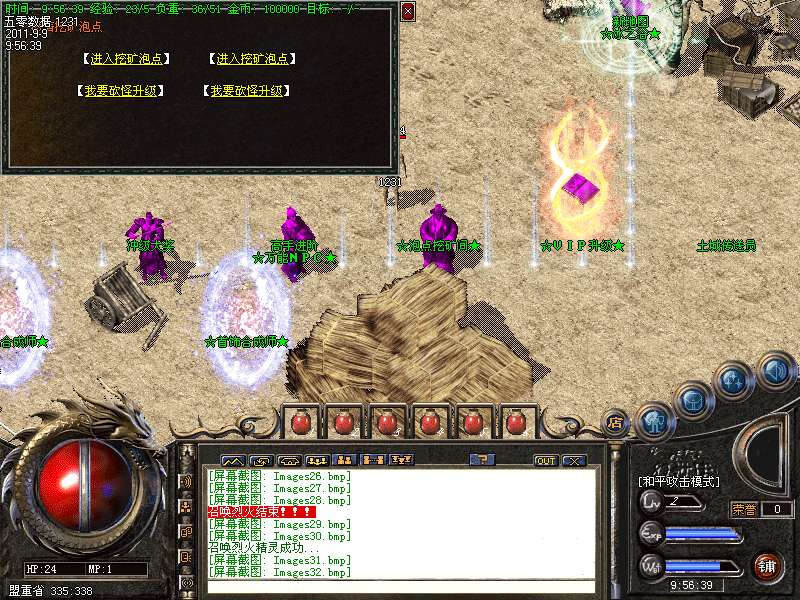Open character status from the figure orb
Viewport: 800px width, 600px height.
coord(654,420)
